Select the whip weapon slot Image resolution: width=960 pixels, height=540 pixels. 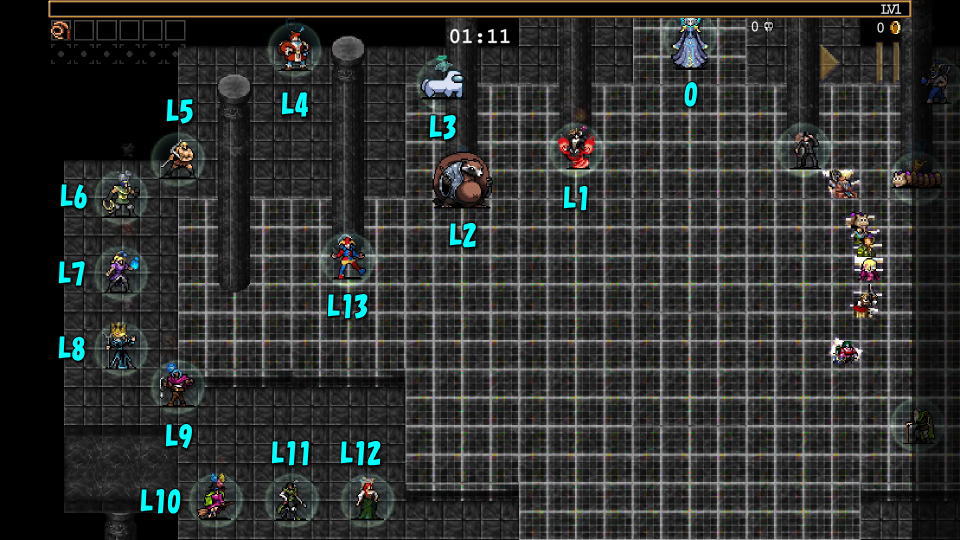60,30
